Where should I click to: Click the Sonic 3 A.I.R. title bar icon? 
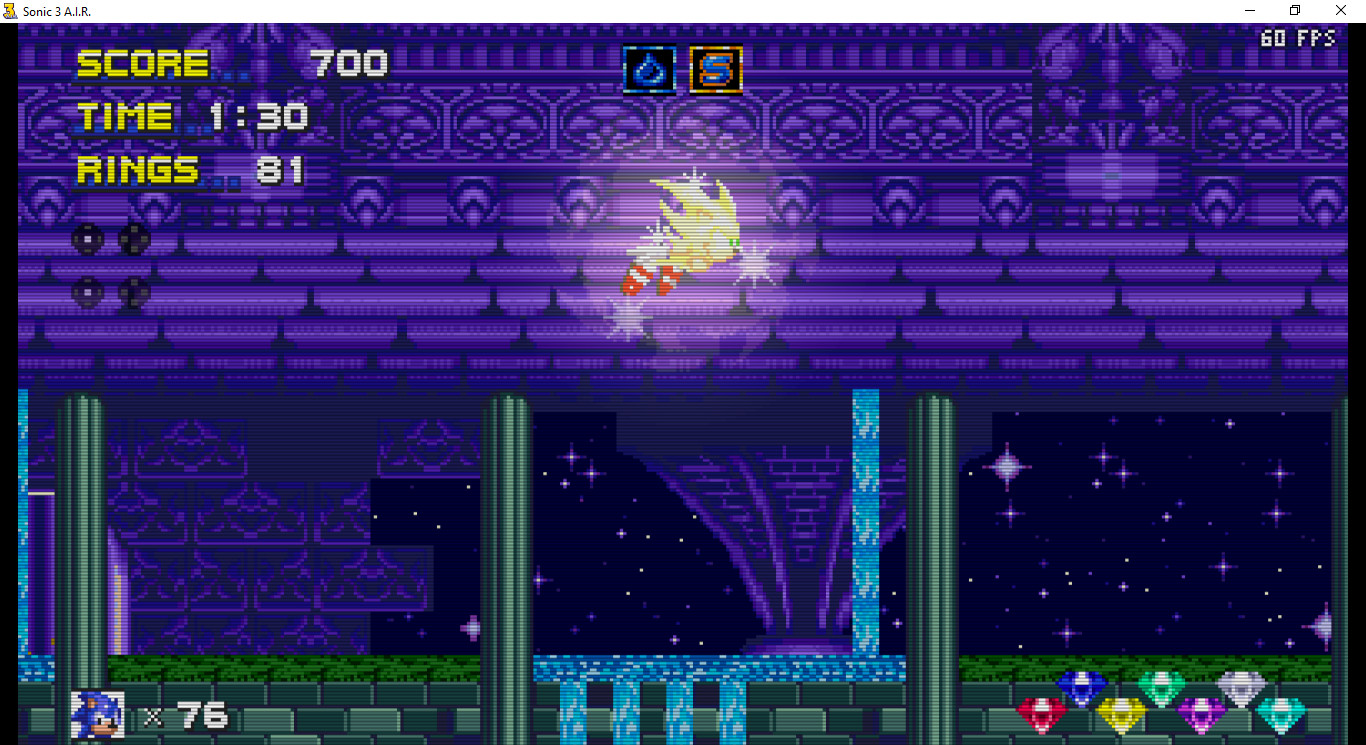(x=10, y=10)
